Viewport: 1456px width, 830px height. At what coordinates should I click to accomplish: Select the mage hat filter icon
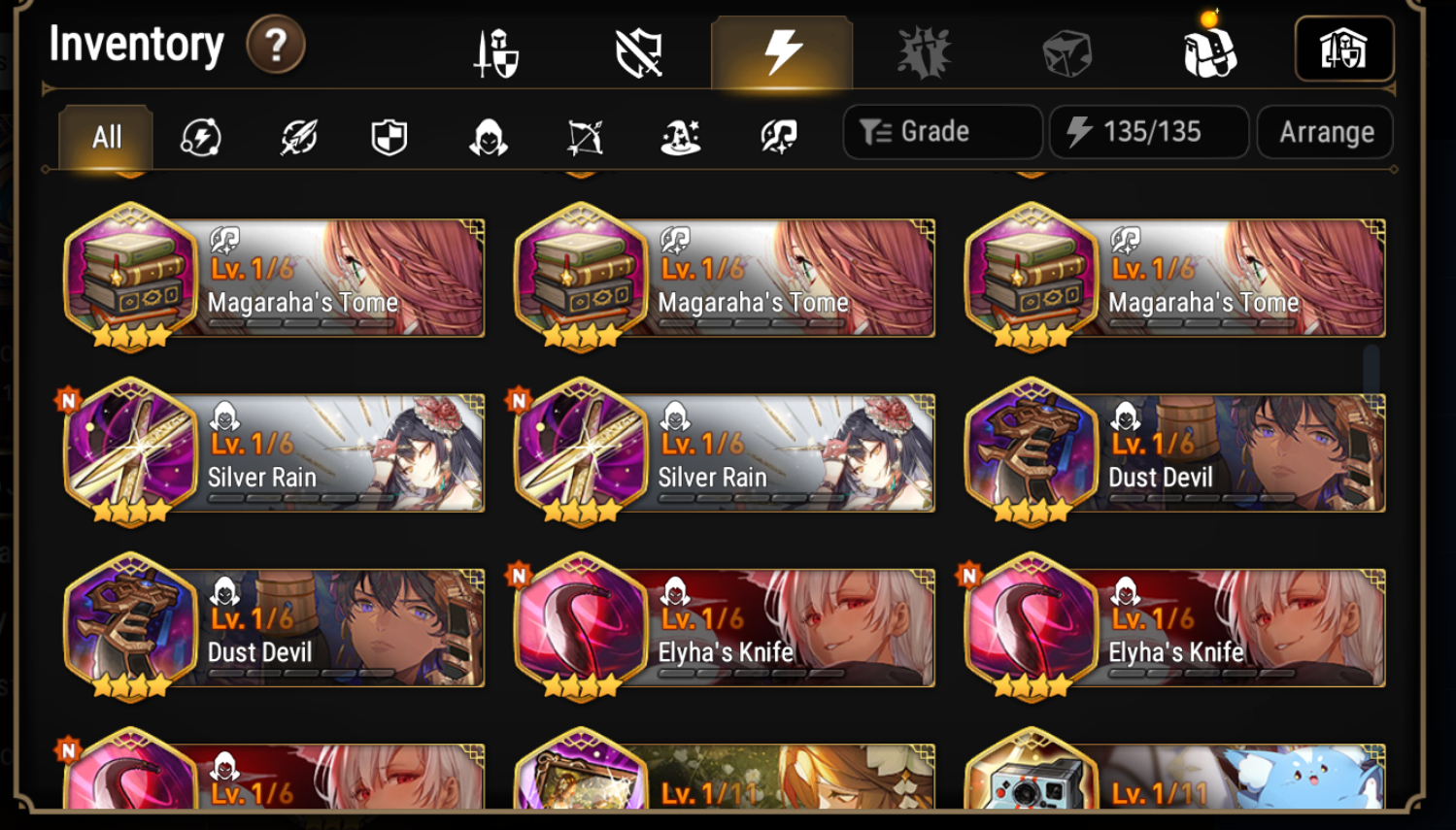tap(679, 138)
